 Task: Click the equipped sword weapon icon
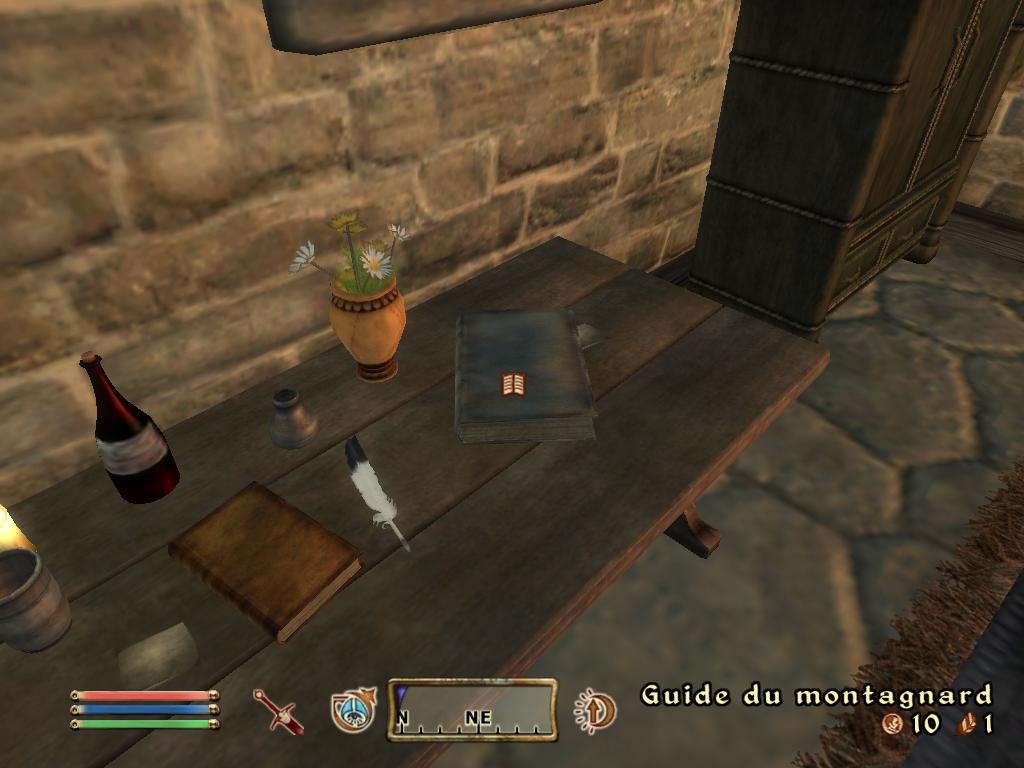pos(277,711)
